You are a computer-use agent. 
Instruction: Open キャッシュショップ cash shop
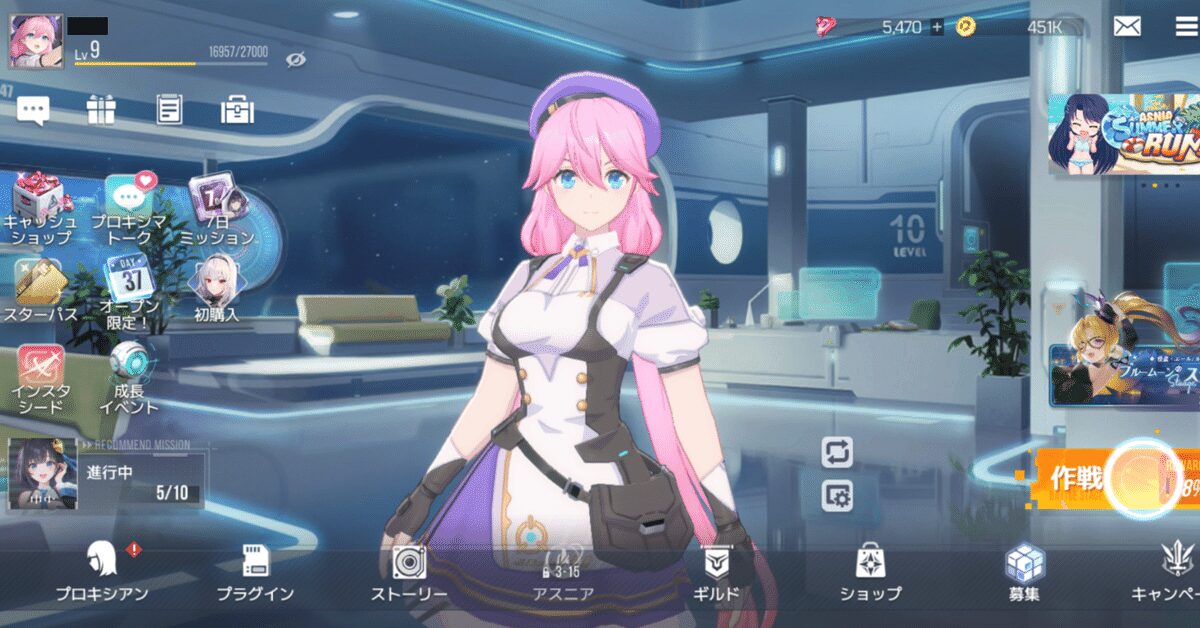click(40, 209)
